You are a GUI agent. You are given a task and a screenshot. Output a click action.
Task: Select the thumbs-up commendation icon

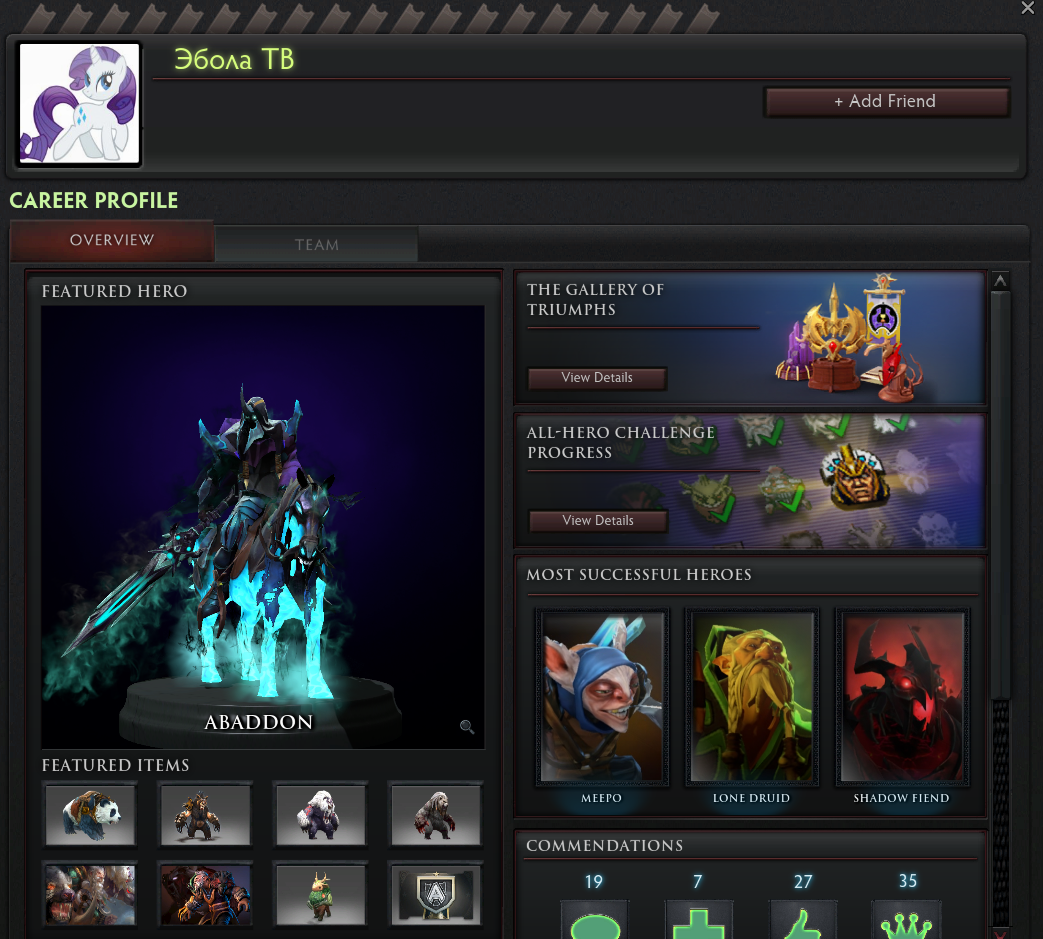tap(803, 922)
